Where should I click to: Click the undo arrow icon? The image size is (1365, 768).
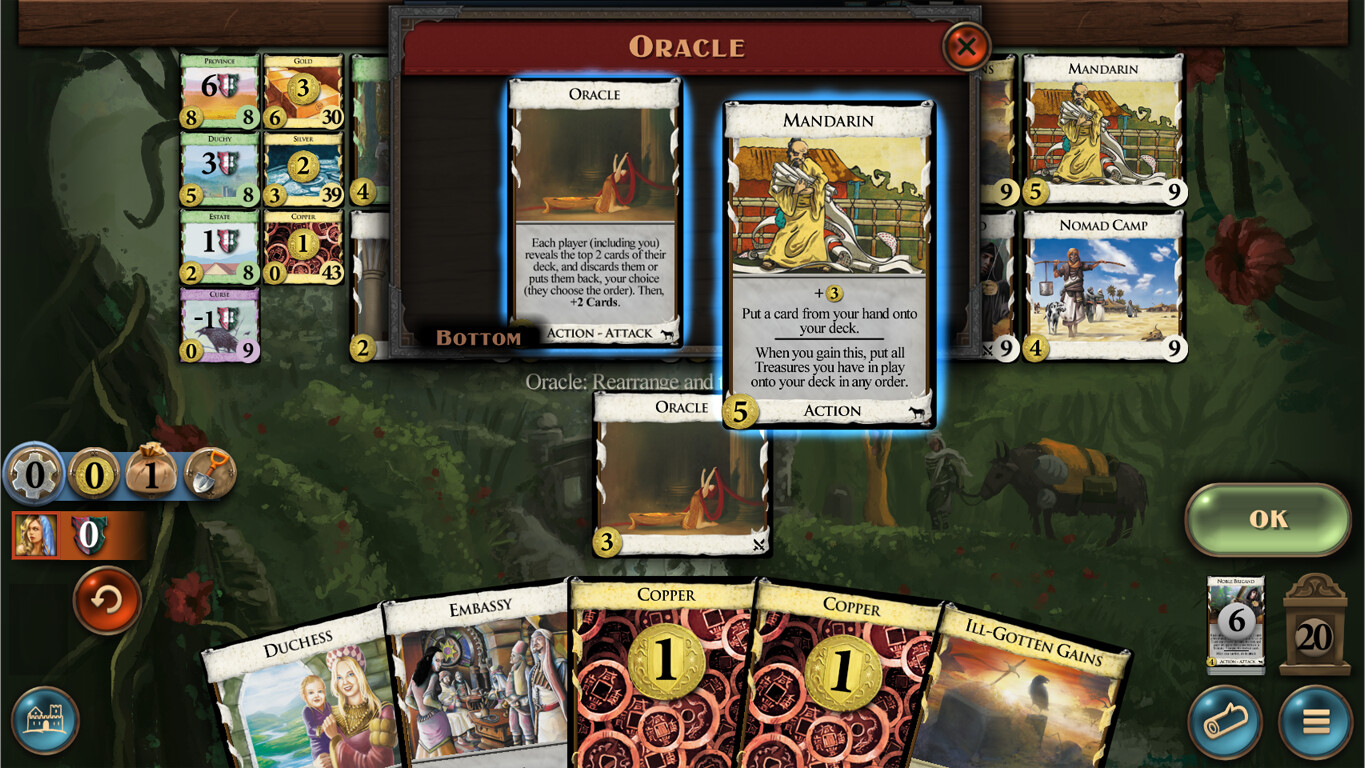tap(106, 601)
